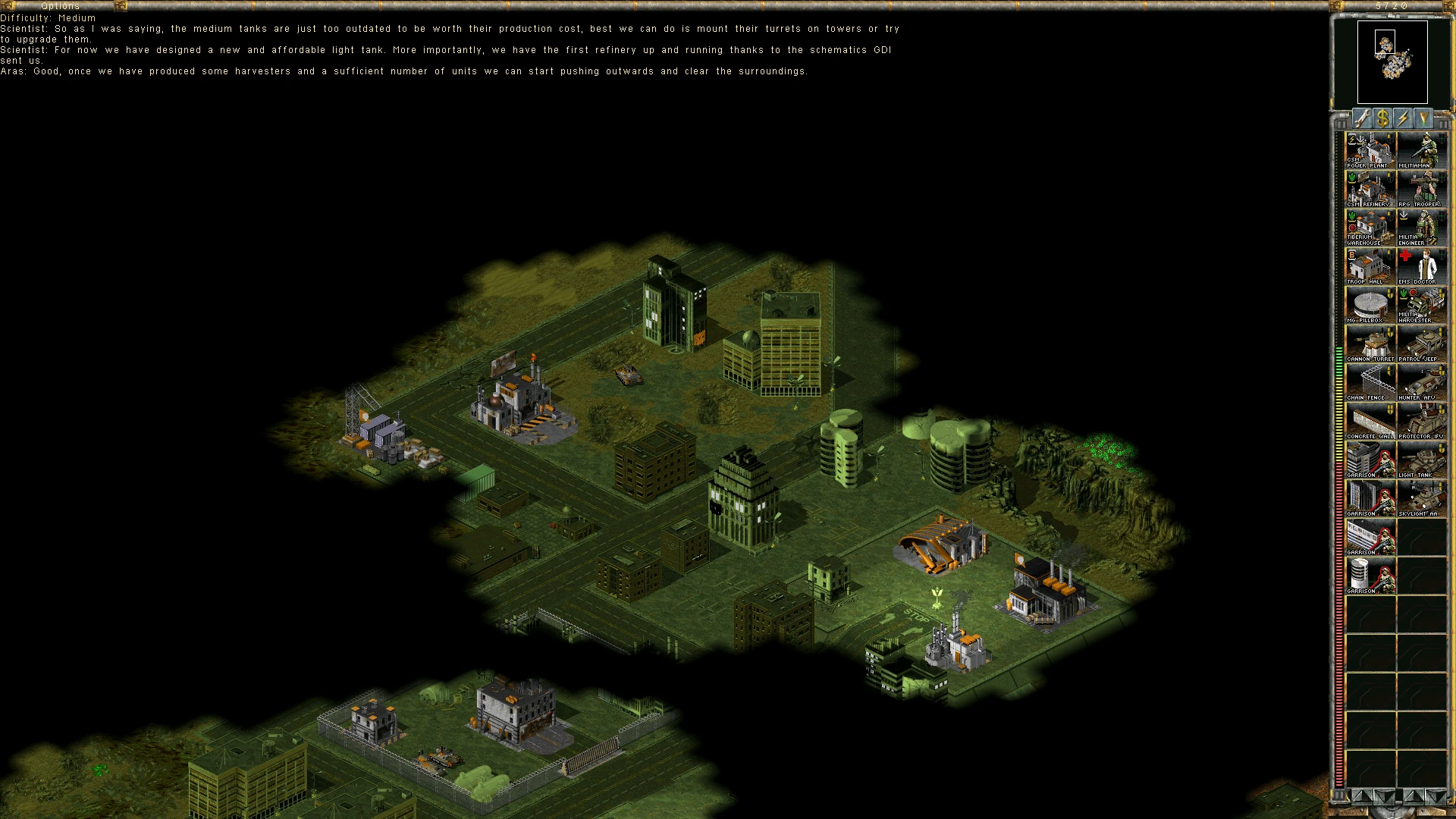This screenshot has height=819, width=1456.
Task: Select the waypoint arrow button
Action: tap(1423, 118)
